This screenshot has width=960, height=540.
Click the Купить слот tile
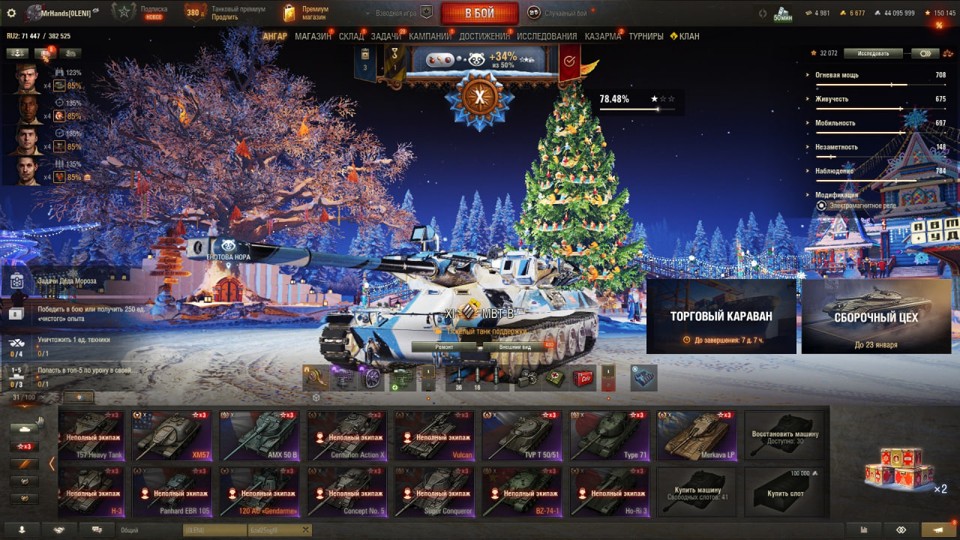coord(784,491)
